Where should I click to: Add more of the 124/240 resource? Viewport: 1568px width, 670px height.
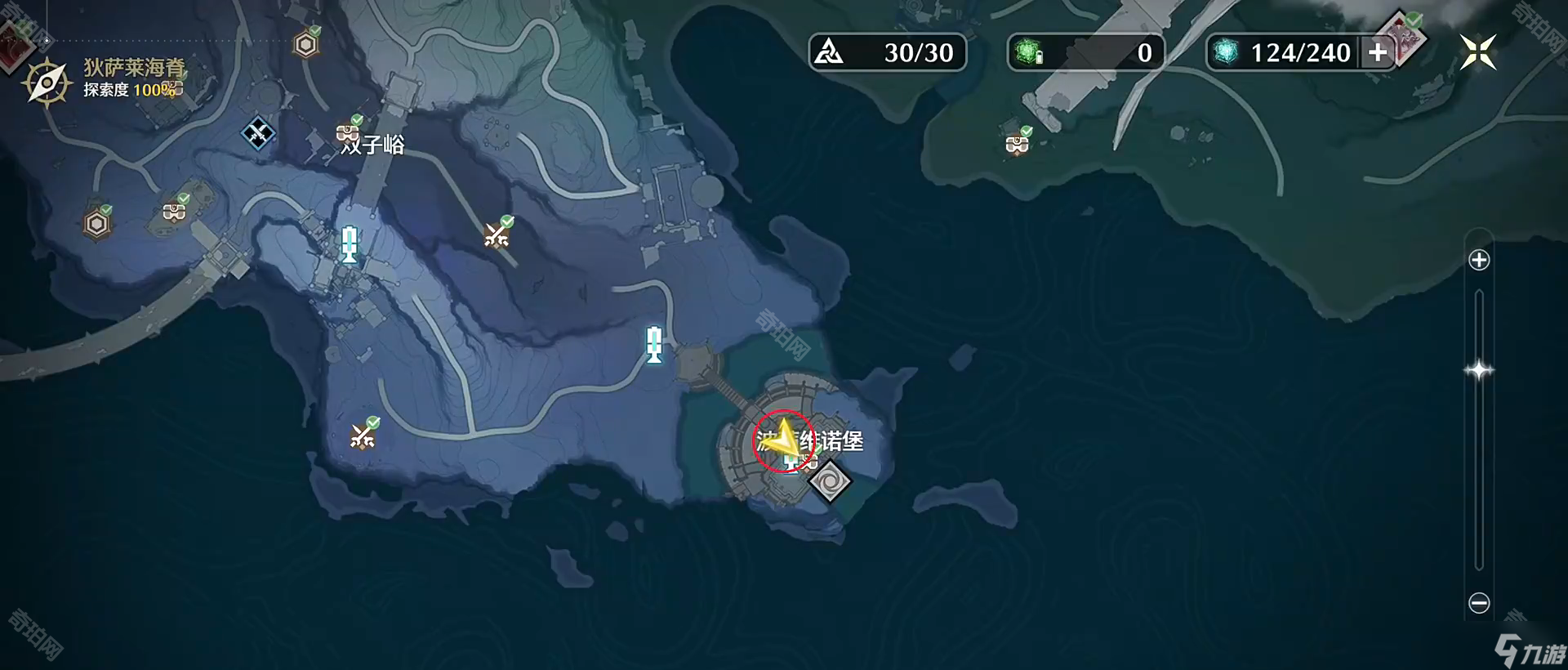[x=1378, y=53]
